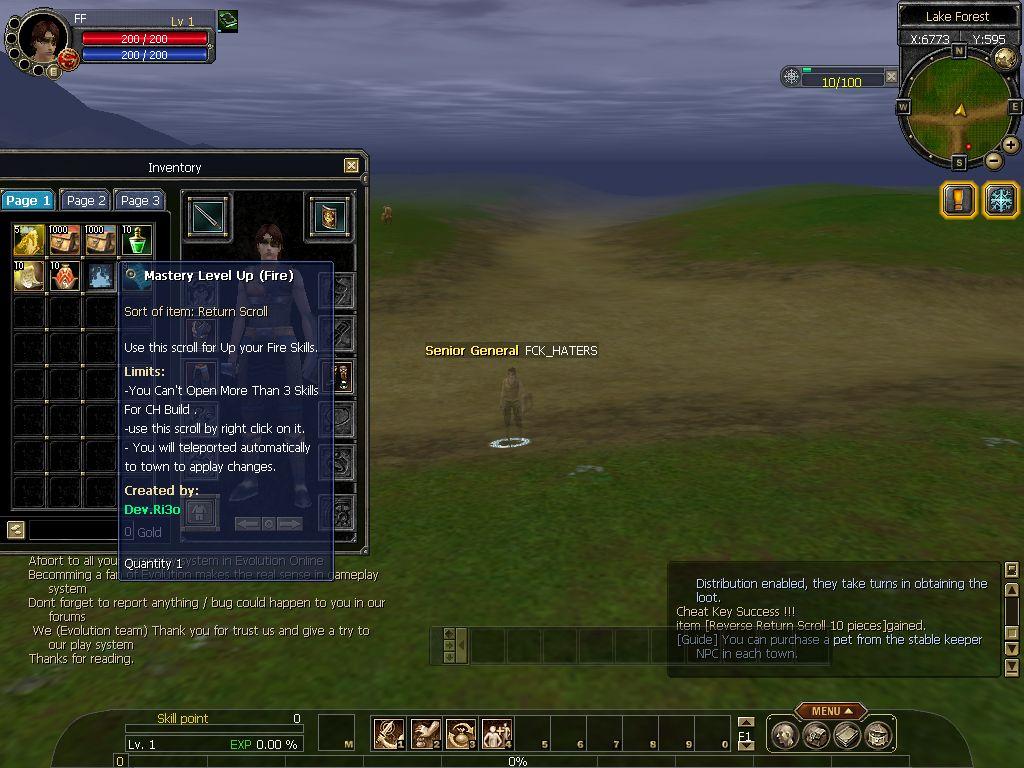The image size is (1024, 768).
Task: Click the green book icon beside level
Action: point(228,21)
